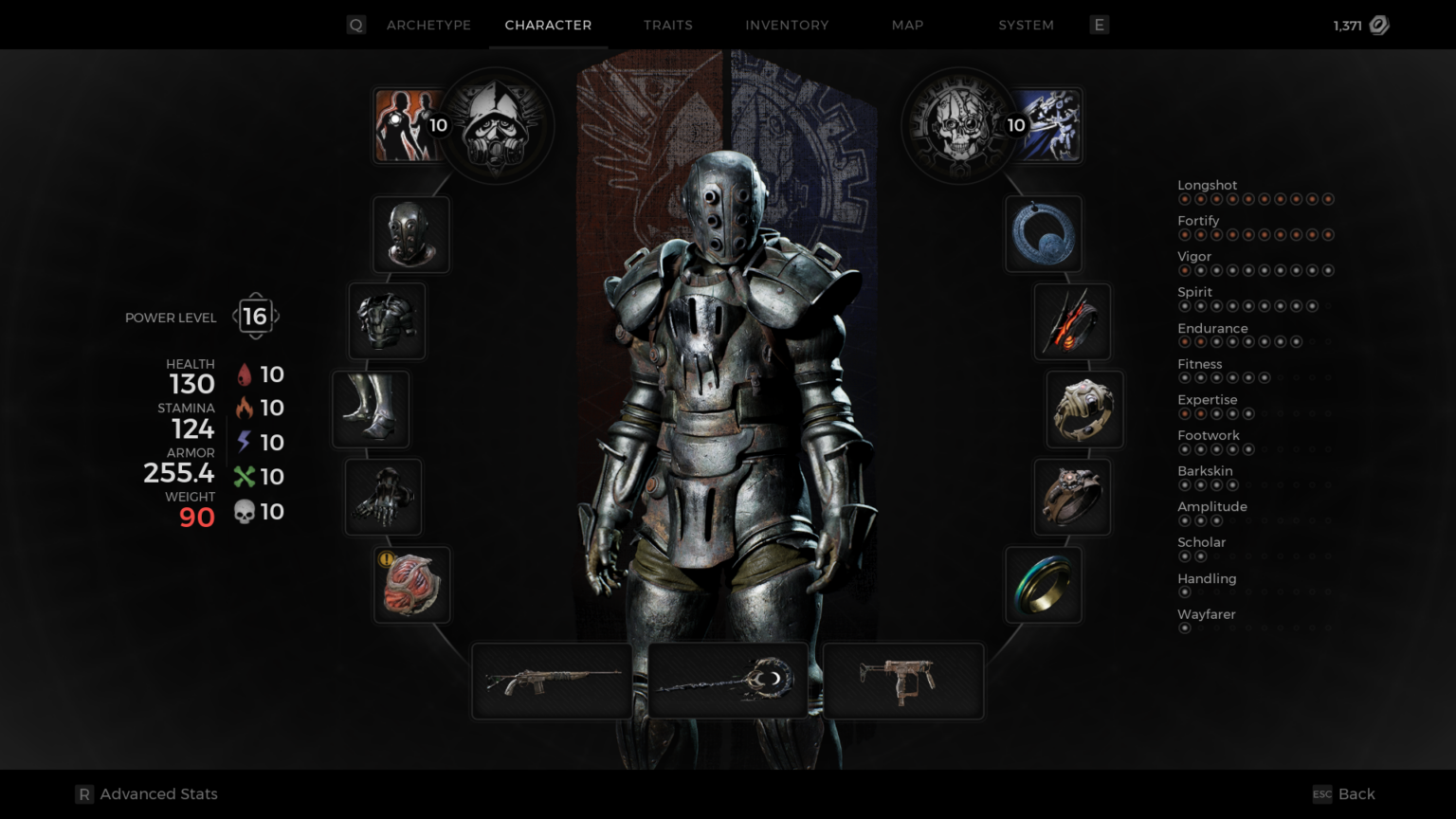Click the leg armor slot
1456x819 pixels.
[x=370, y=409]
